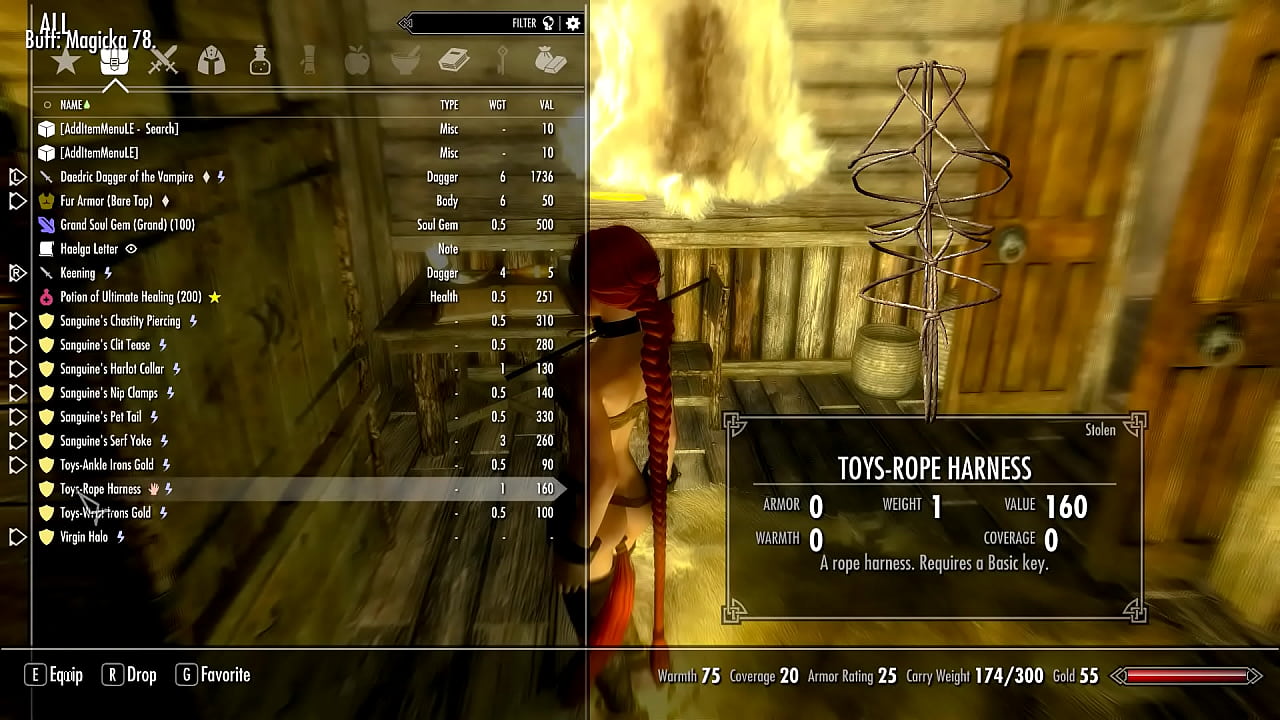Select the Daedric Dagger of the Vampire row

[x=127, y=177]
